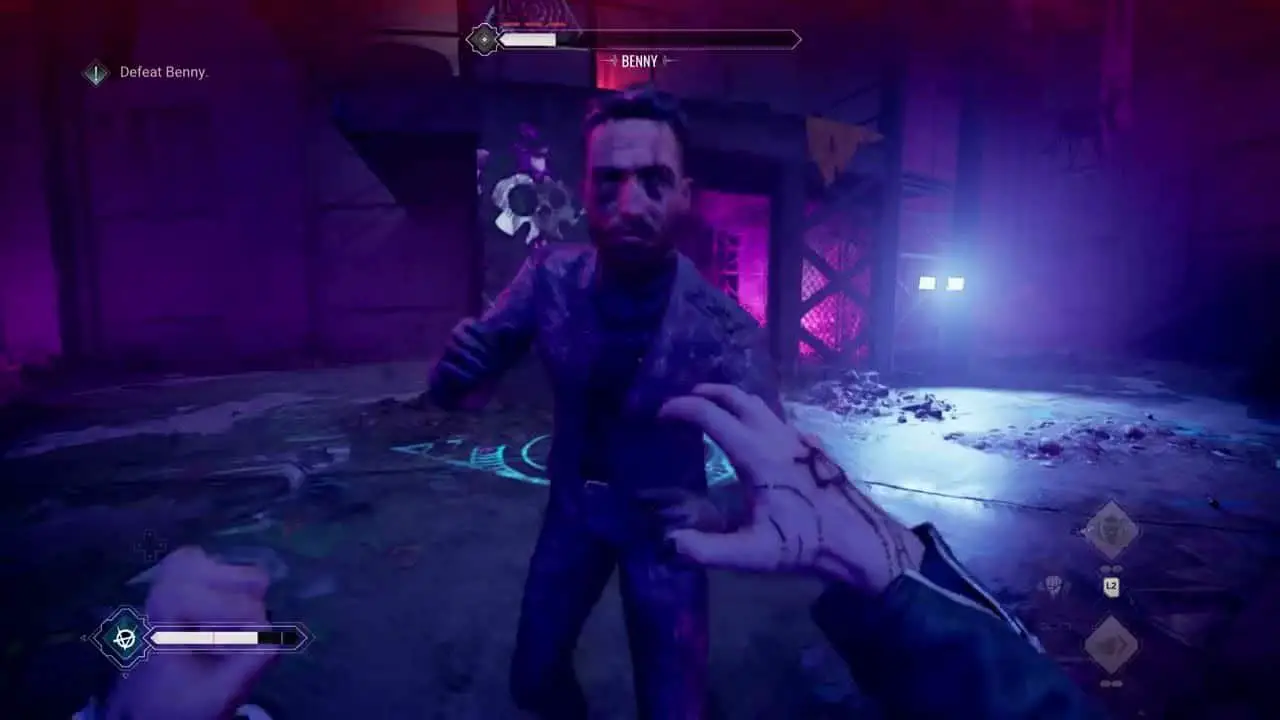Activate the upper diamond ability icon

(x=1111, y=530)
